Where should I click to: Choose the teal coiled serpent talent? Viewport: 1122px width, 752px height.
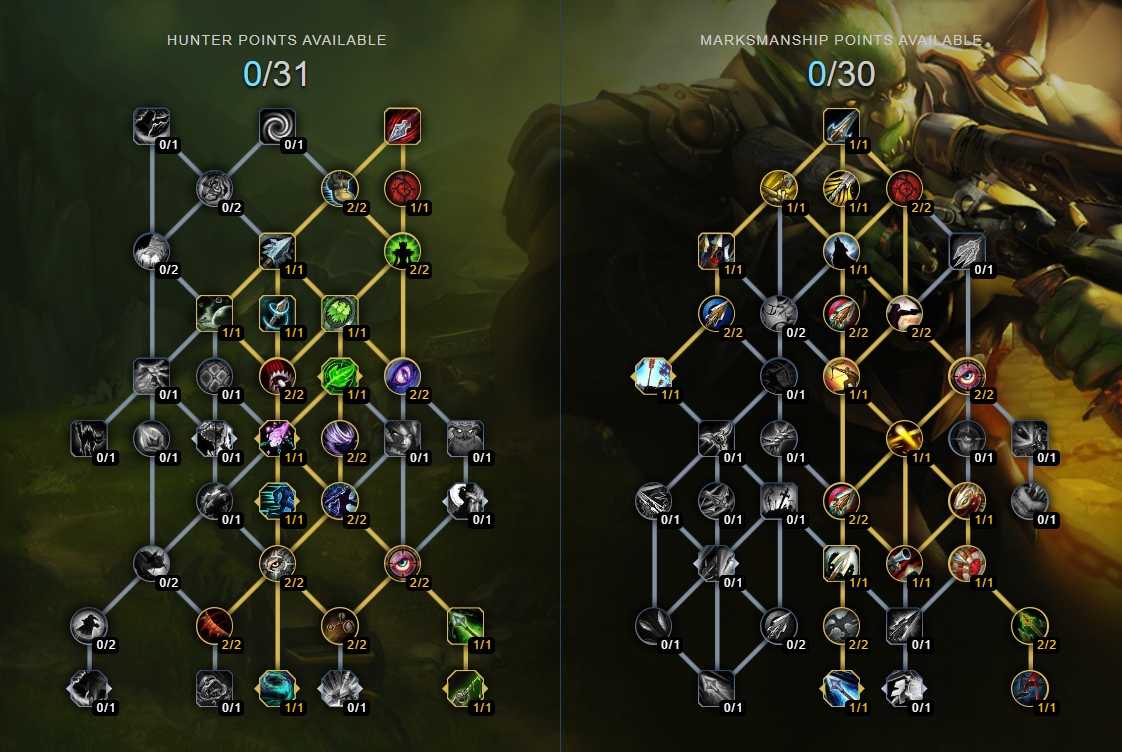(277, 687)
